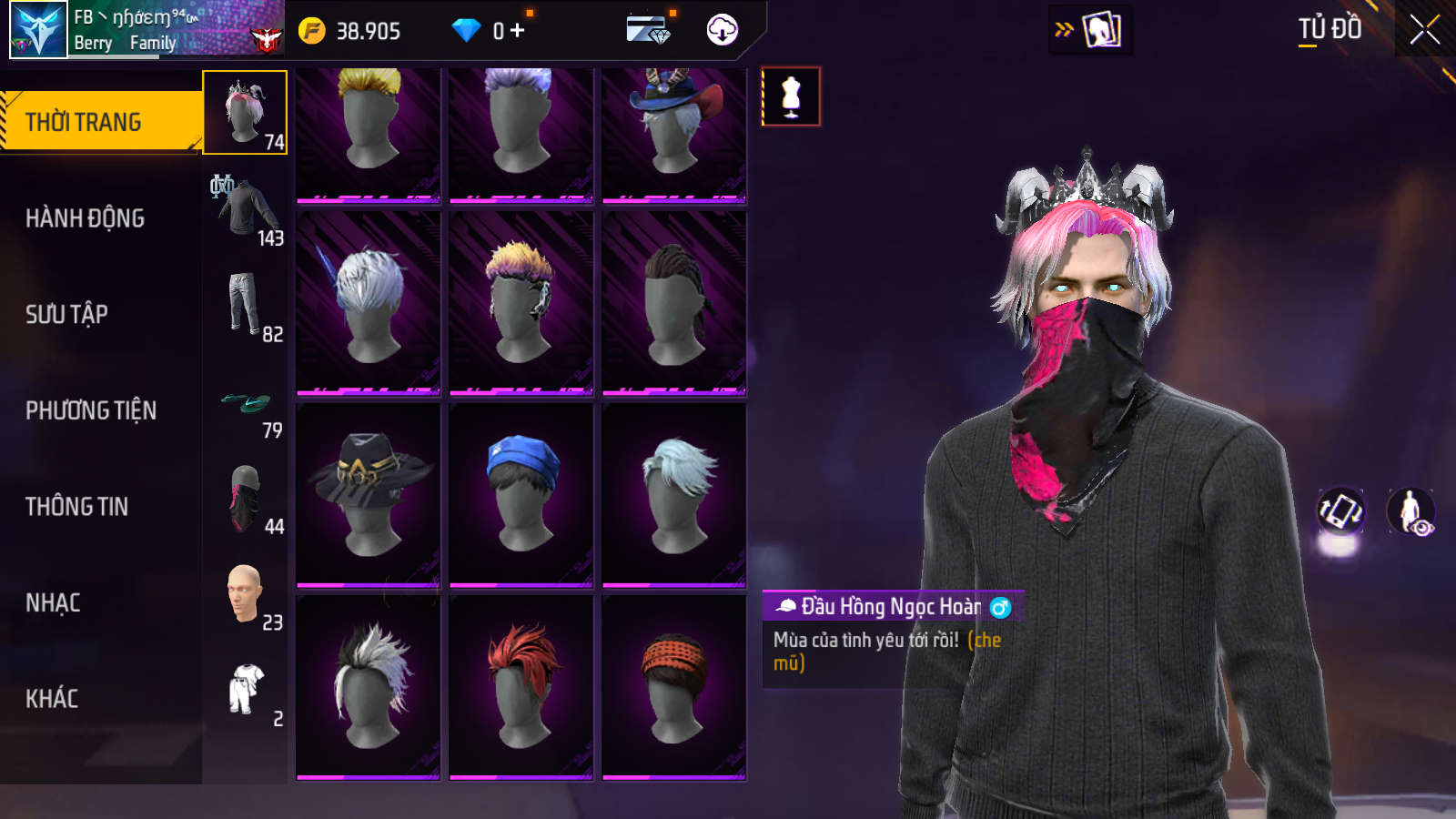Click the mannequin outfit preview button
Image resolution: width=1456 pixels, height=819 pixels.
coord(791,96)
